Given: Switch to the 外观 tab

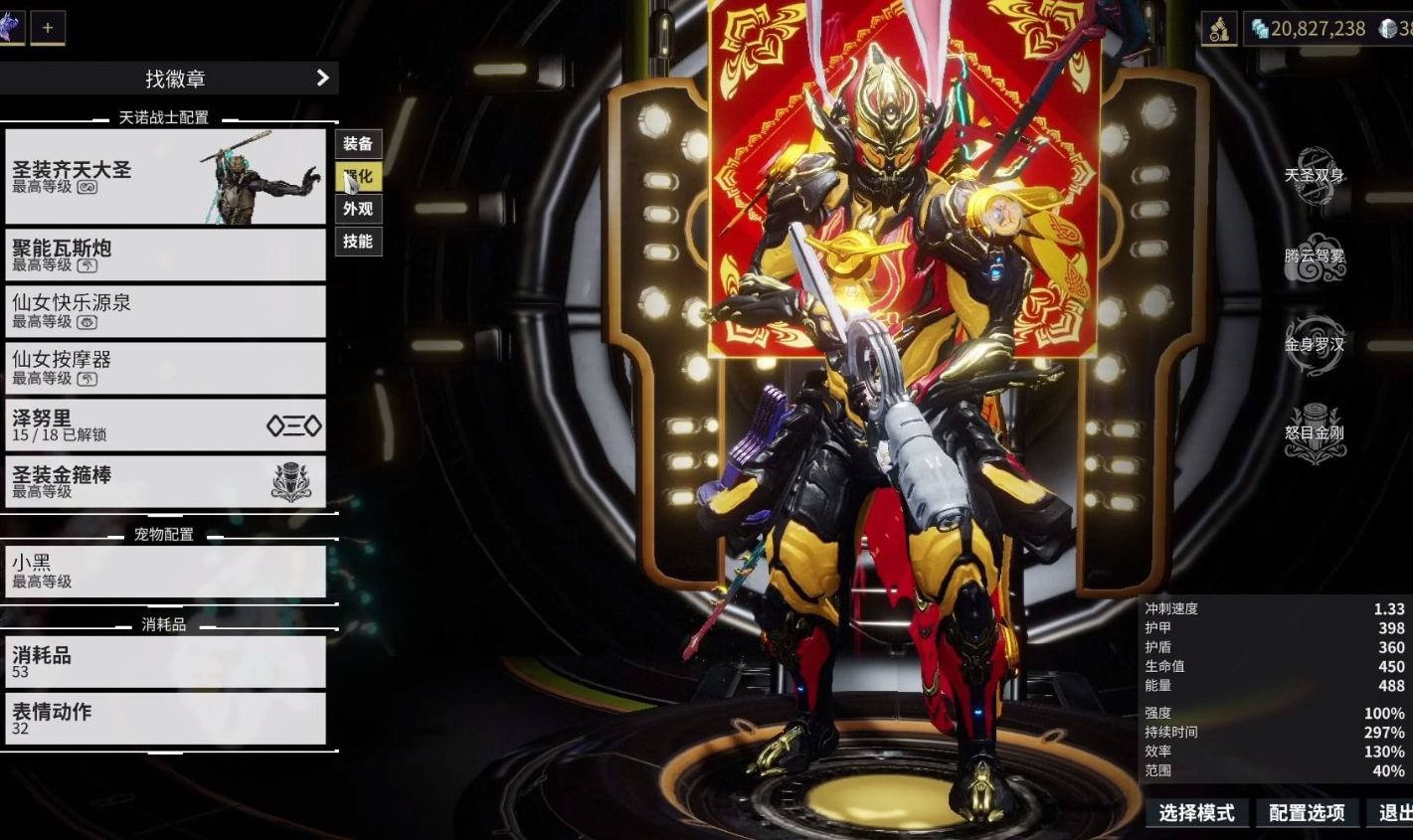Looking at the screenshot, I should (358, 209).
